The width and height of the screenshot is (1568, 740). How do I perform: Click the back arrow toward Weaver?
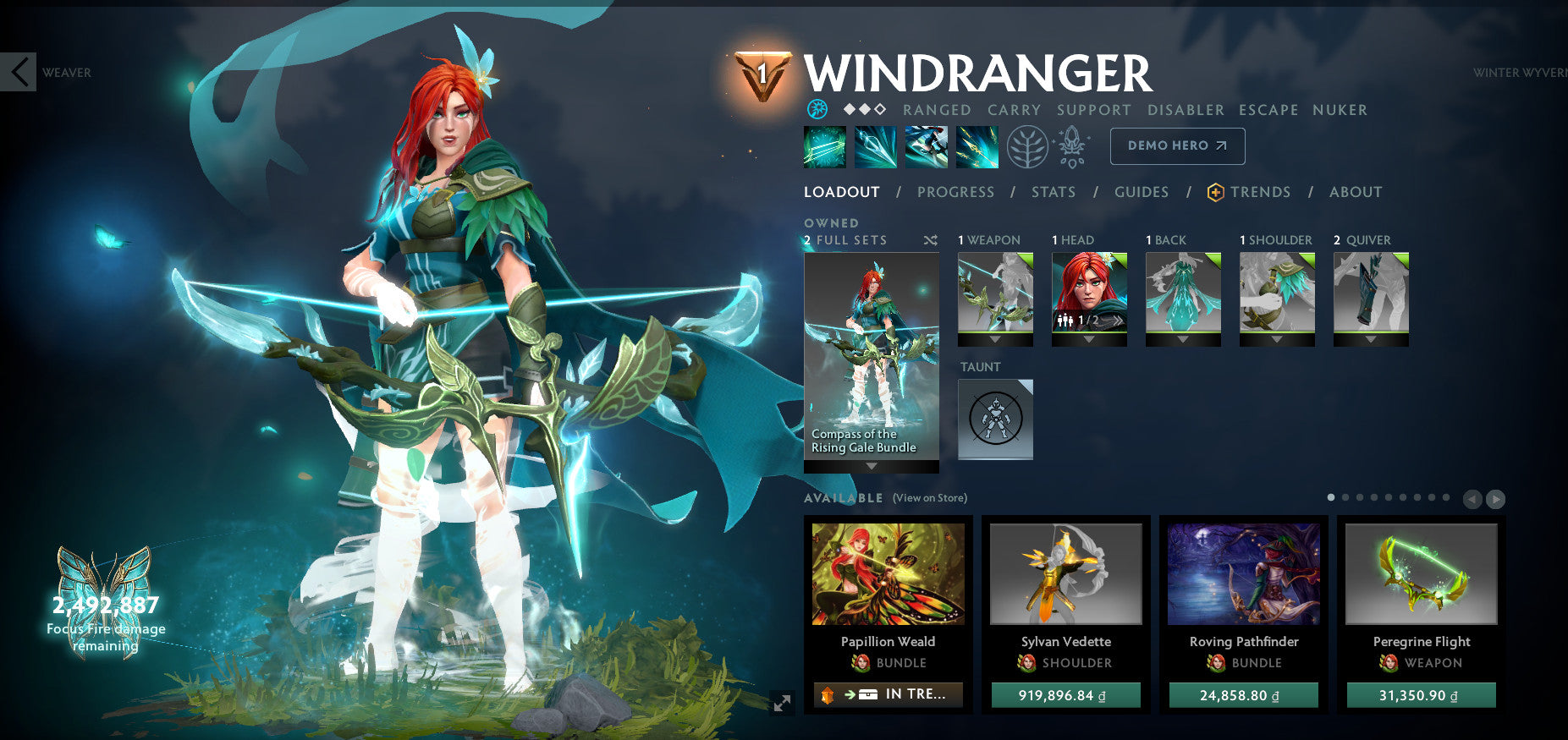(x=17, y=72)
